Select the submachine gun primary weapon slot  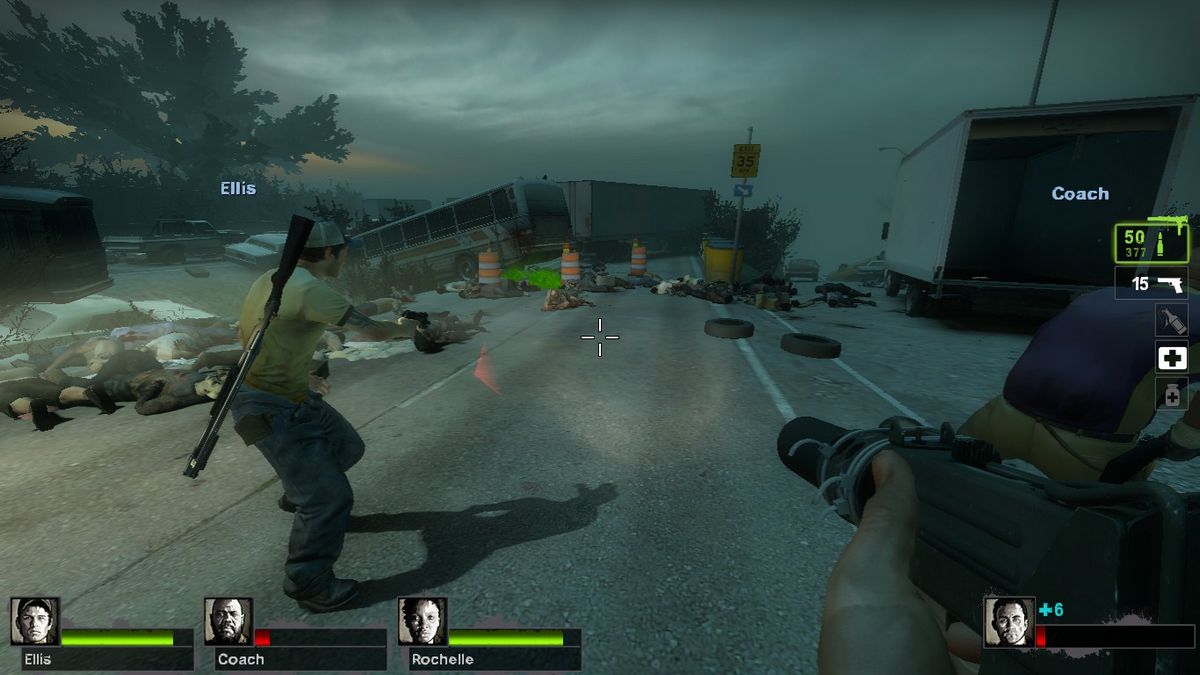point(1151,243)
